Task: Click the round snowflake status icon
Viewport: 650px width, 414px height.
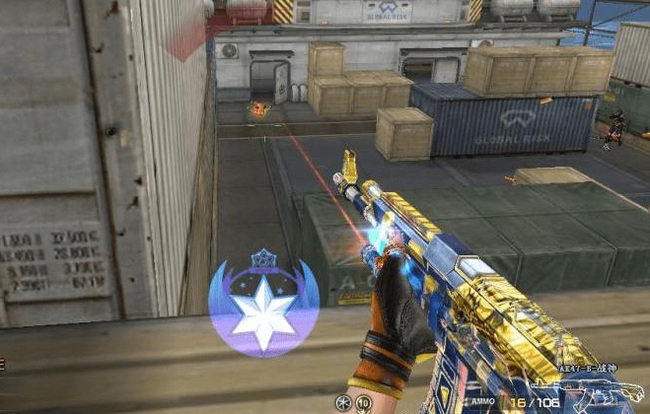Action: coord(342,403)
